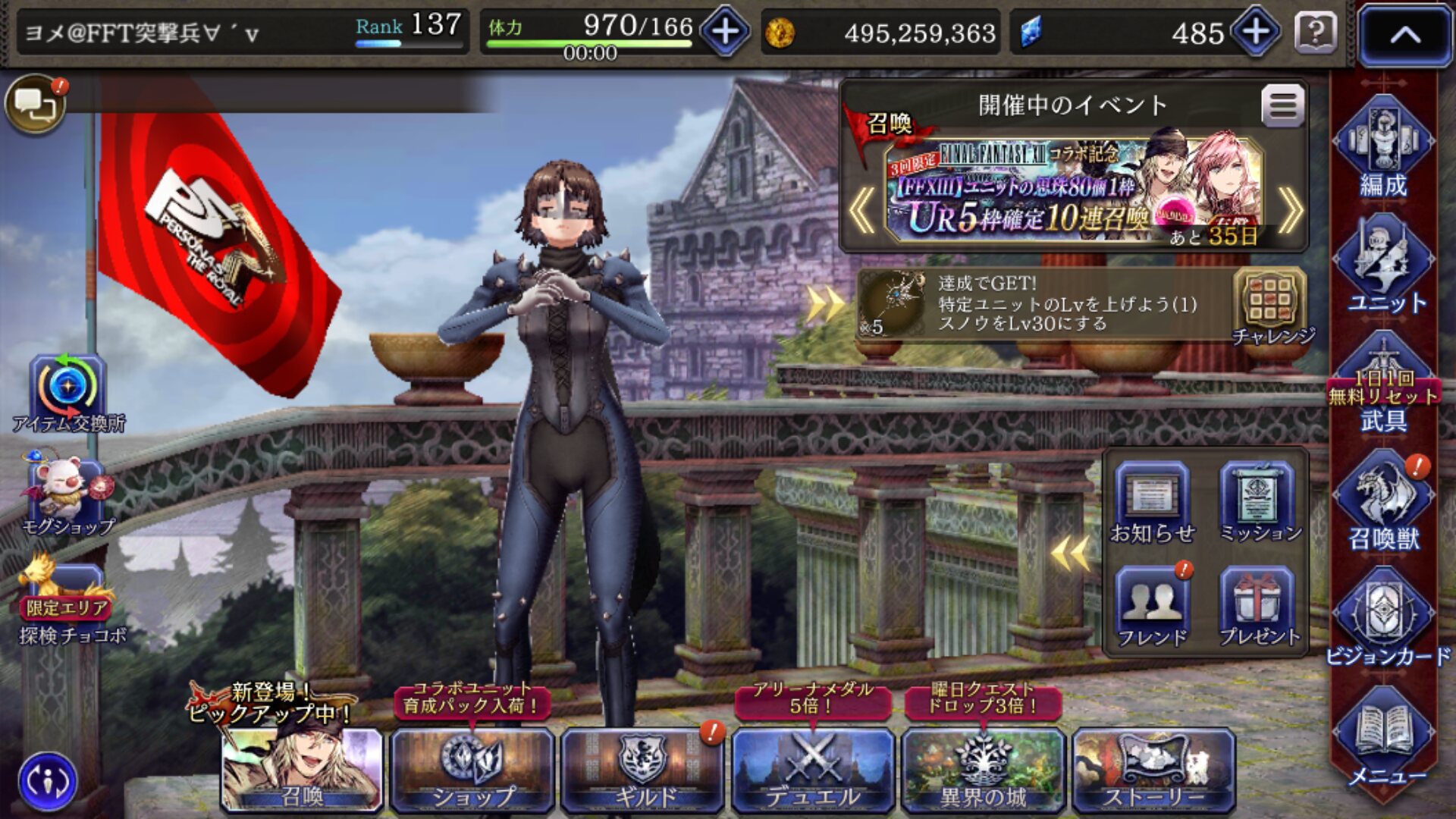
Task: Open the 召喚 summon menu
Action: [302, 770]
